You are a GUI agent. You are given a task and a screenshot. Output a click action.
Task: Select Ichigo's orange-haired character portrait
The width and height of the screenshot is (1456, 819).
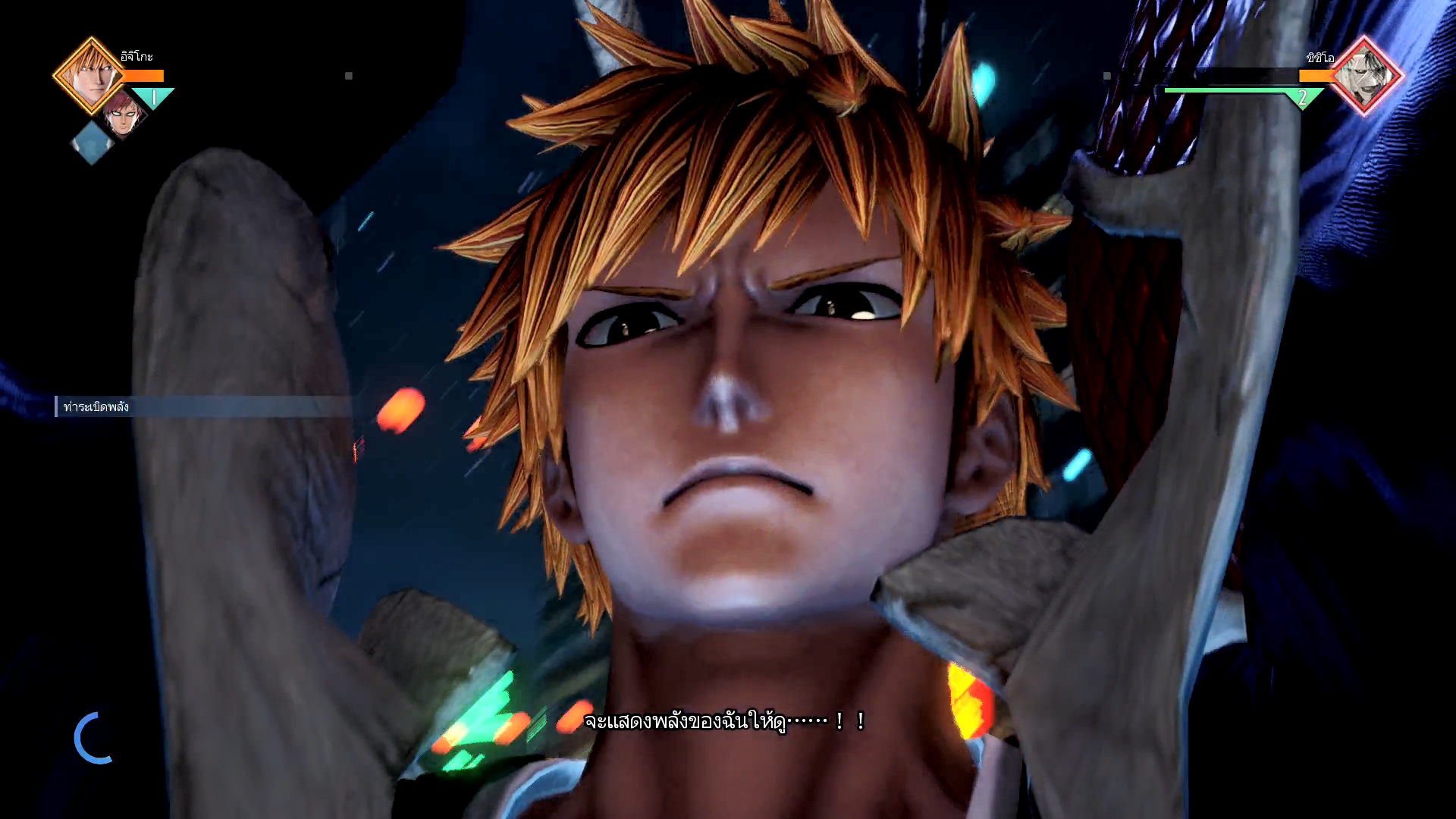click(x=89, y=75)
